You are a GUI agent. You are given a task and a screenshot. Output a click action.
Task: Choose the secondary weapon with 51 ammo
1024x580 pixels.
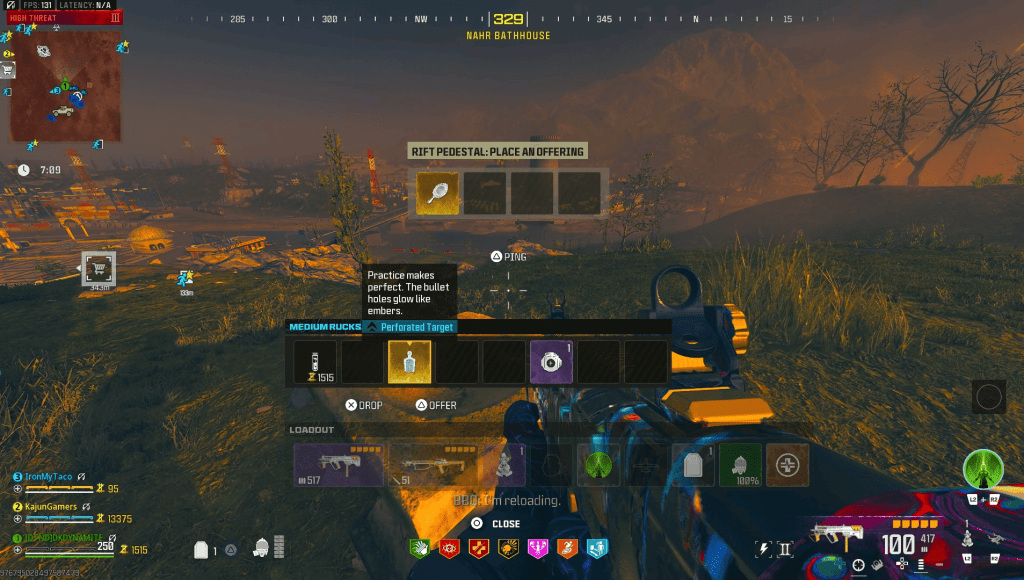click(x=430, y=465)
